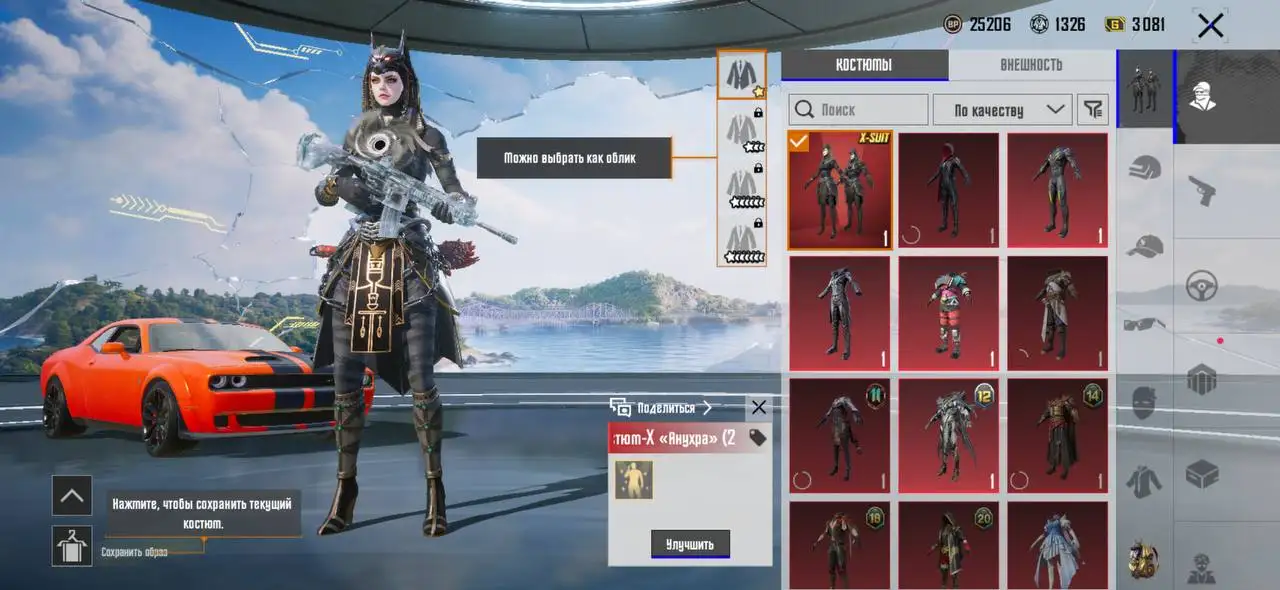This screenshot has width=1280, height=590.
Task: Choose the level 14 costume thumbnail
Action: pos(1057,435)
